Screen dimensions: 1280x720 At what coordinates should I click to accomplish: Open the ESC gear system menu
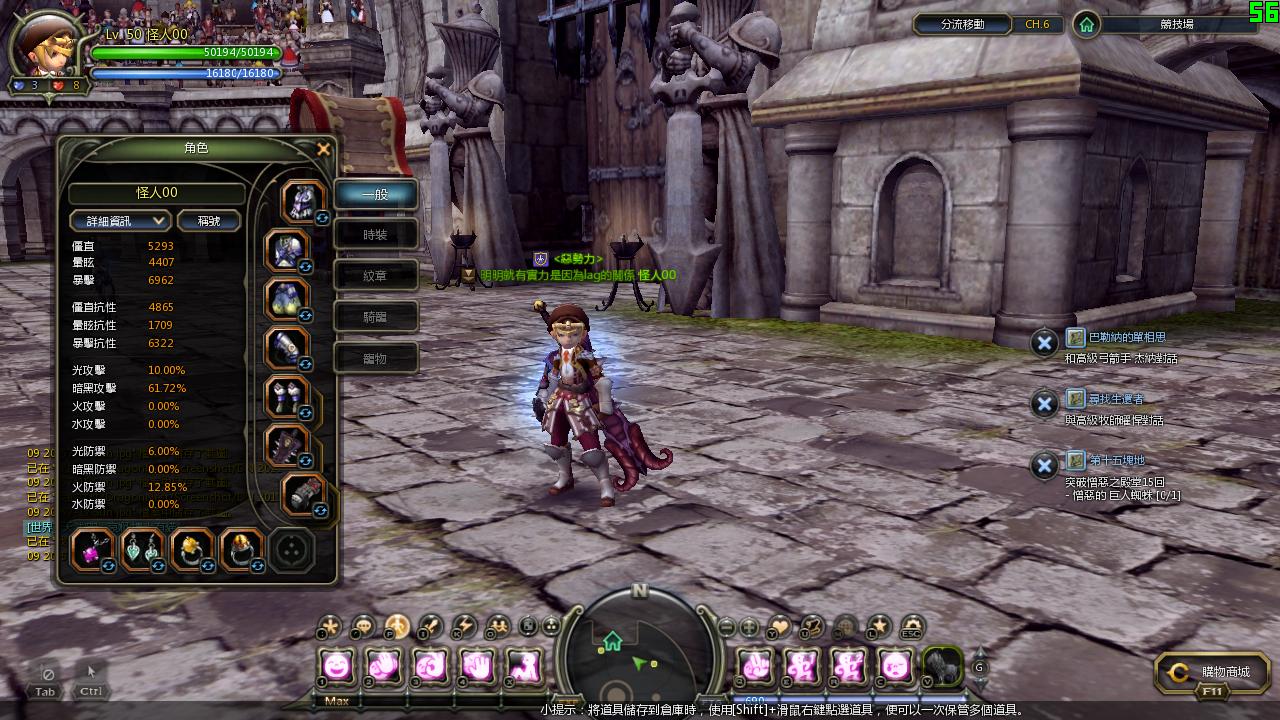pos(911,627)
